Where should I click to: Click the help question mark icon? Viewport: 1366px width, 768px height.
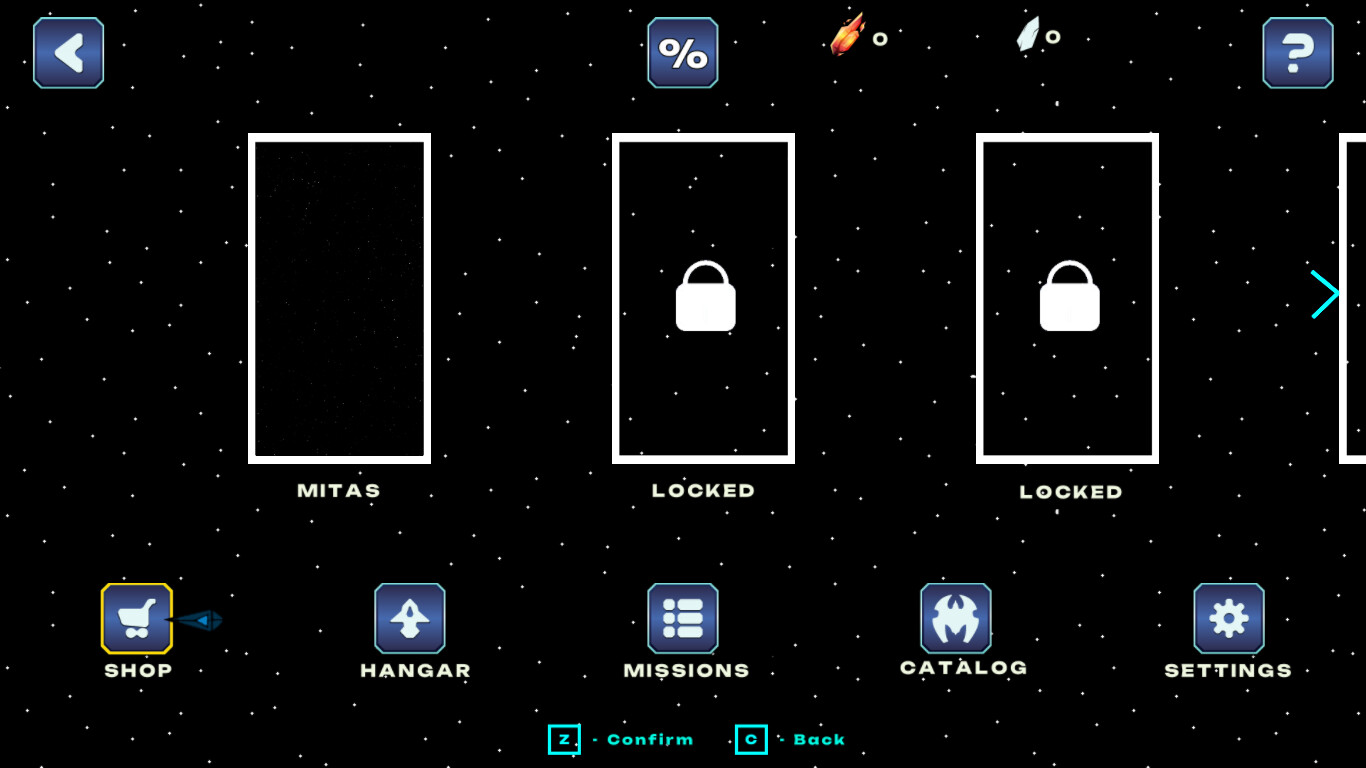pyautogui.click(x=1297, y=52)
